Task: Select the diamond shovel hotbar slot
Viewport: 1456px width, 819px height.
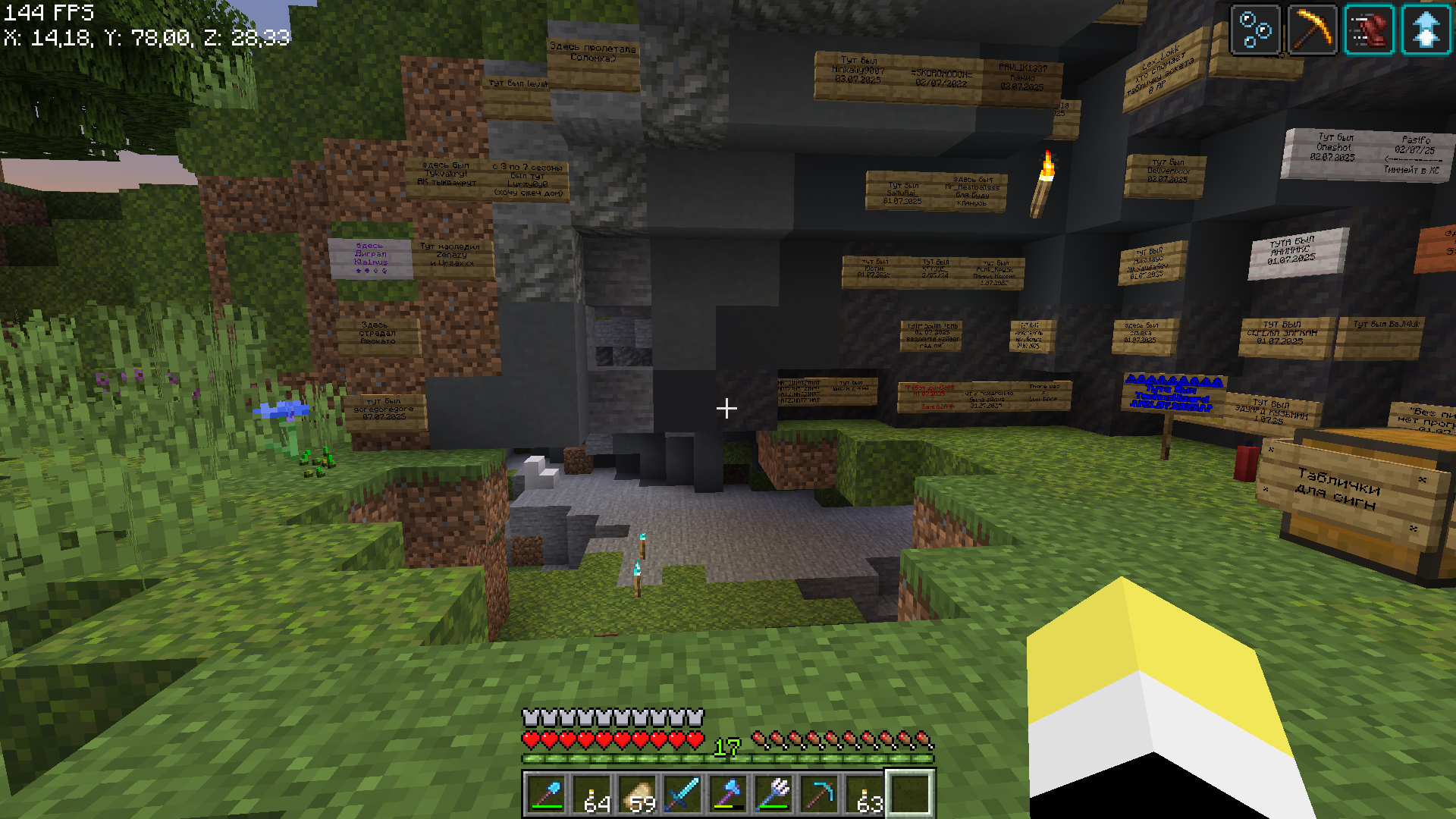Action: click(x=547, y=794)
